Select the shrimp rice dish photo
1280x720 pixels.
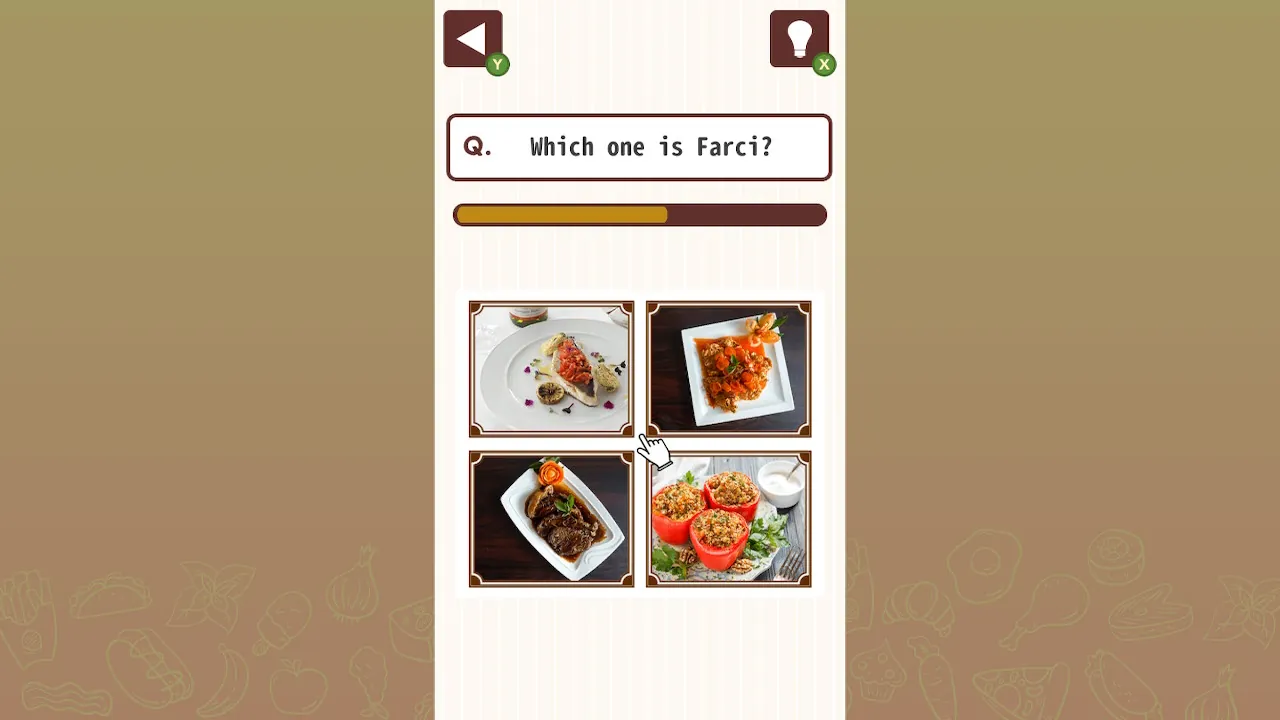pyautogui.click(x=728, y=368)
